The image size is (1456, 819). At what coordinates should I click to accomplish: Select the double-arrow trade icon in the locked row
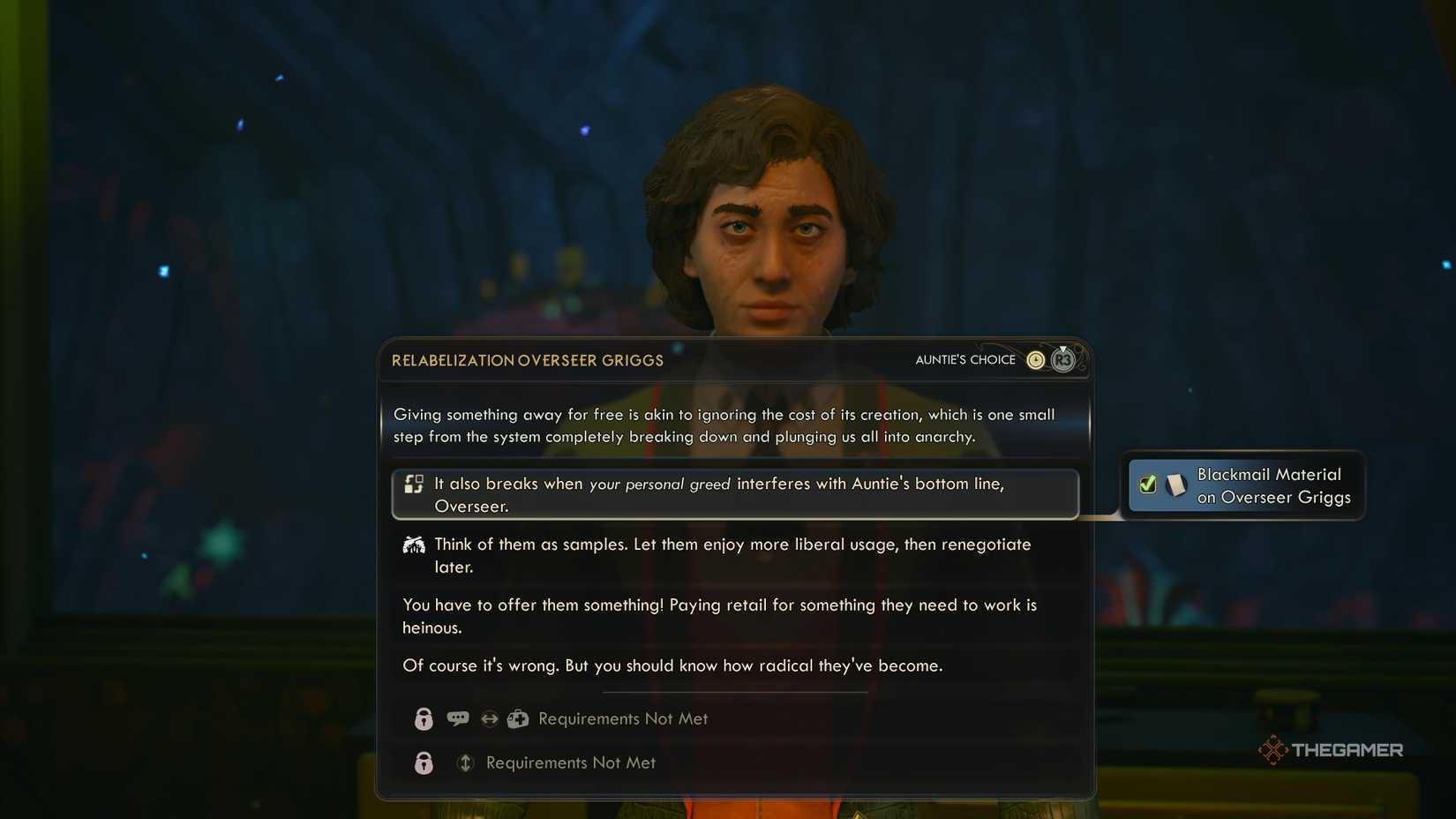pos(488,718)
